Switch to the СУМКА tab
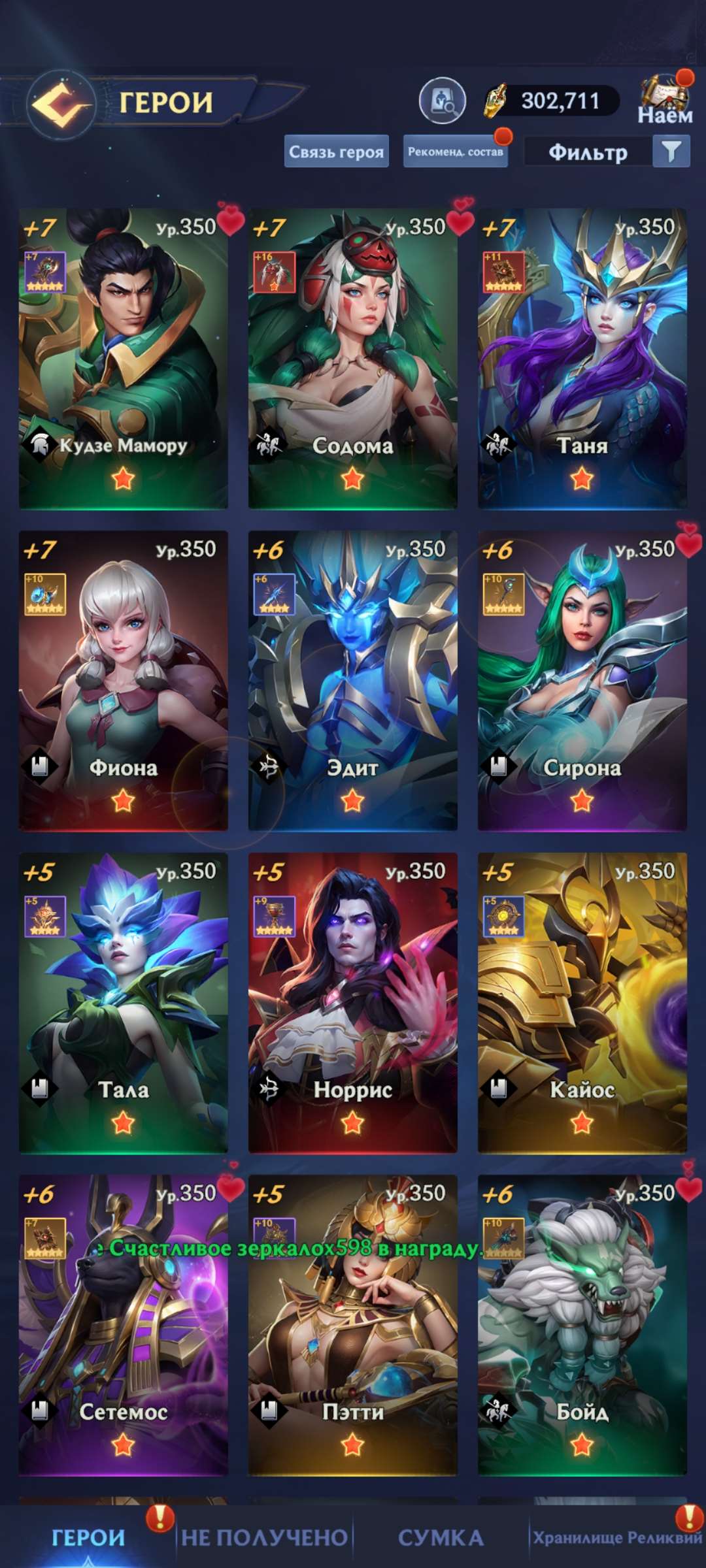 click(x=441, y=1537)
